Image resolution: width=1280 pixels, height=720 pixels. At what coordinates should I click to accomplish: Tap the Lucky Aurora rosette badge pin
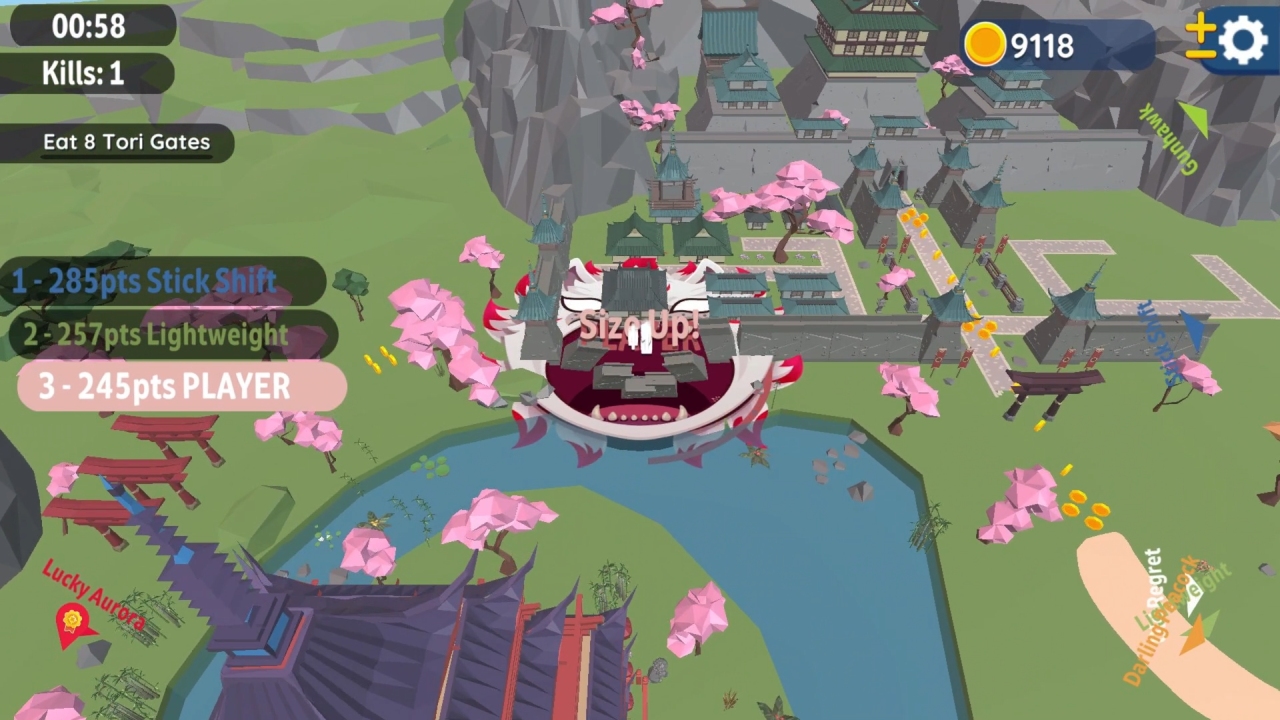click(74, 620)
